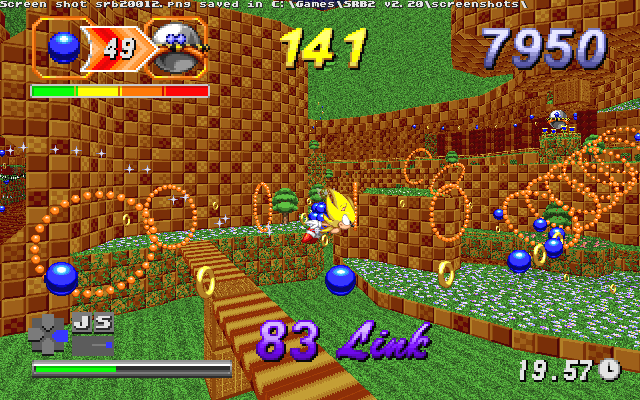The image size is (640, 400).
Task: Click the clock icon beside the timer
Action: (610, 369)
